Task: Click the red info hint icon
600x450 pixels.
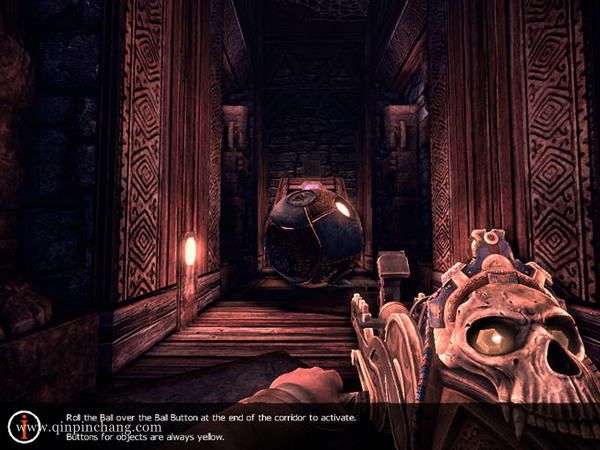Action: coord(22,425)
